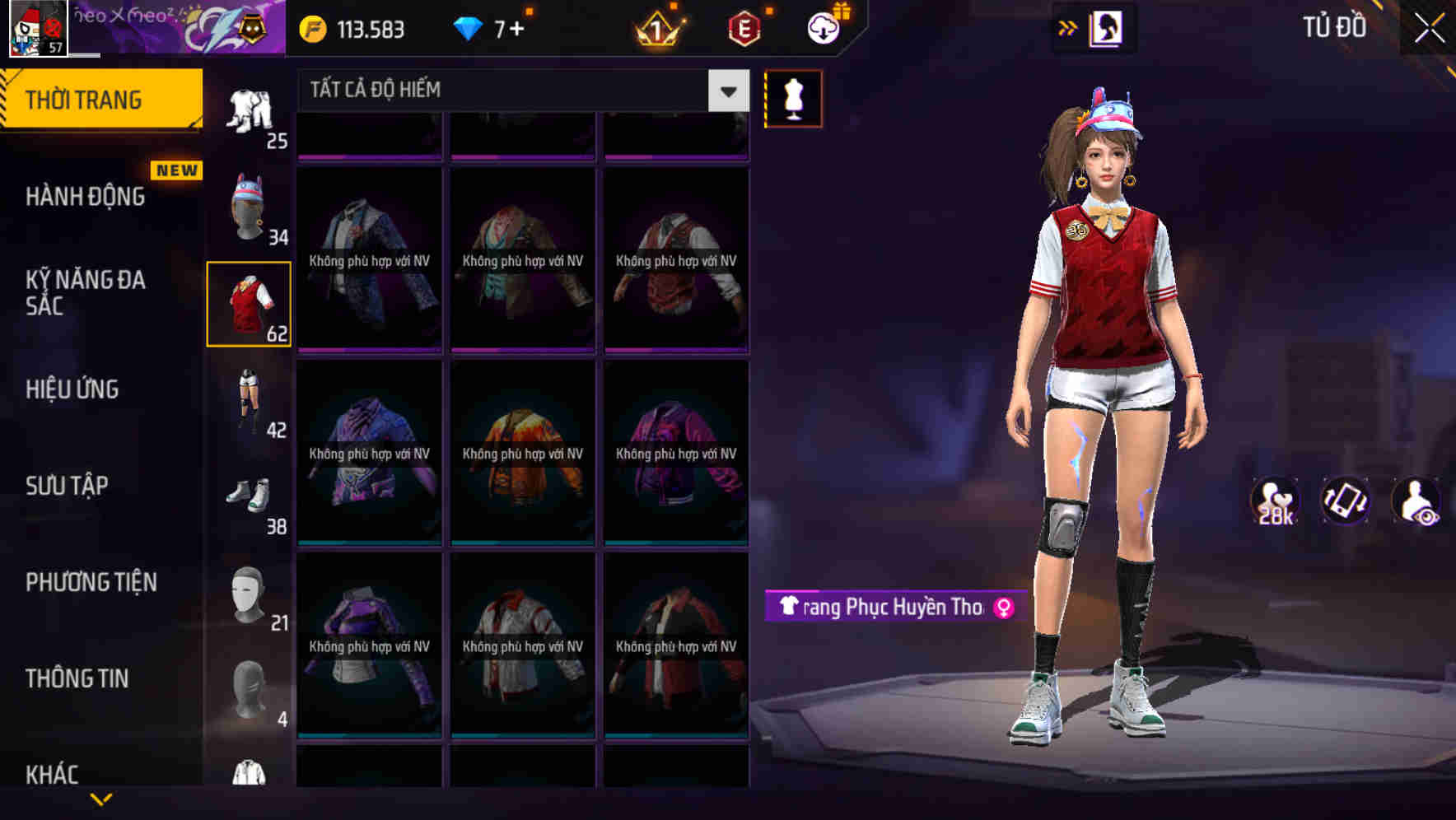Collapse panel with double-arrow icon

click(1066, 27)
